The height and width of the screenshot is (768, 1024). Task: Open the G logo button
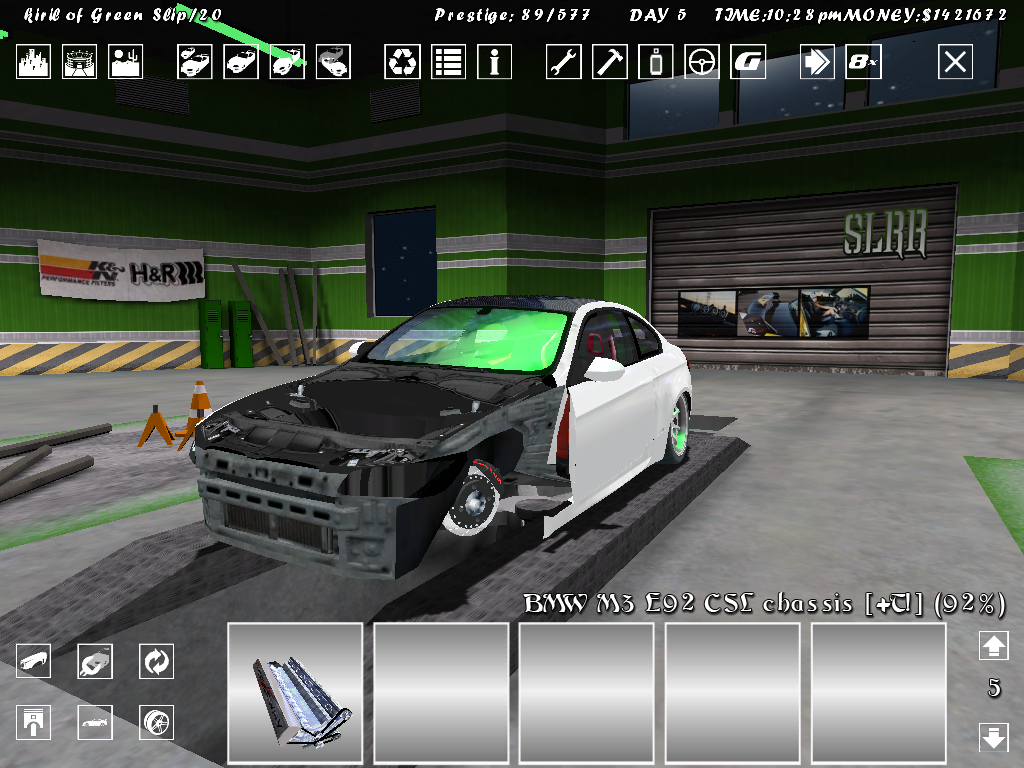747,62
